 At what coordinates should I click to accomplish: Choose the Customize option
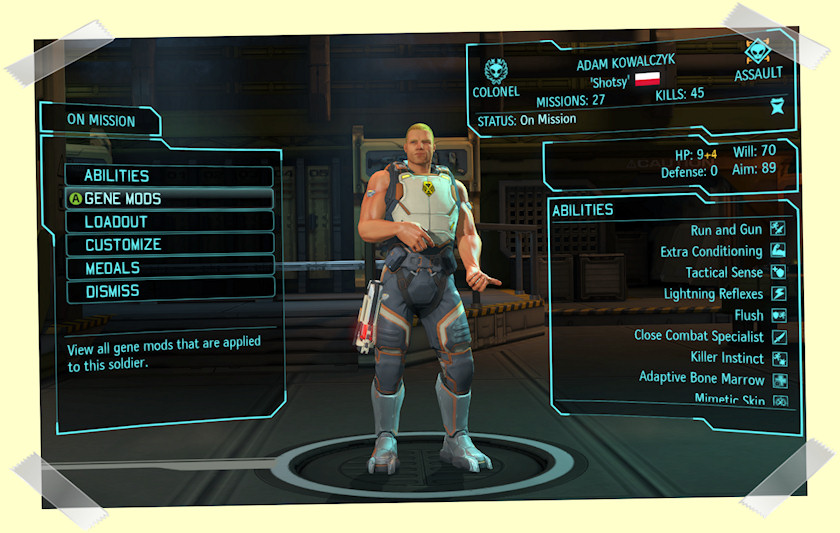(168, 245)
